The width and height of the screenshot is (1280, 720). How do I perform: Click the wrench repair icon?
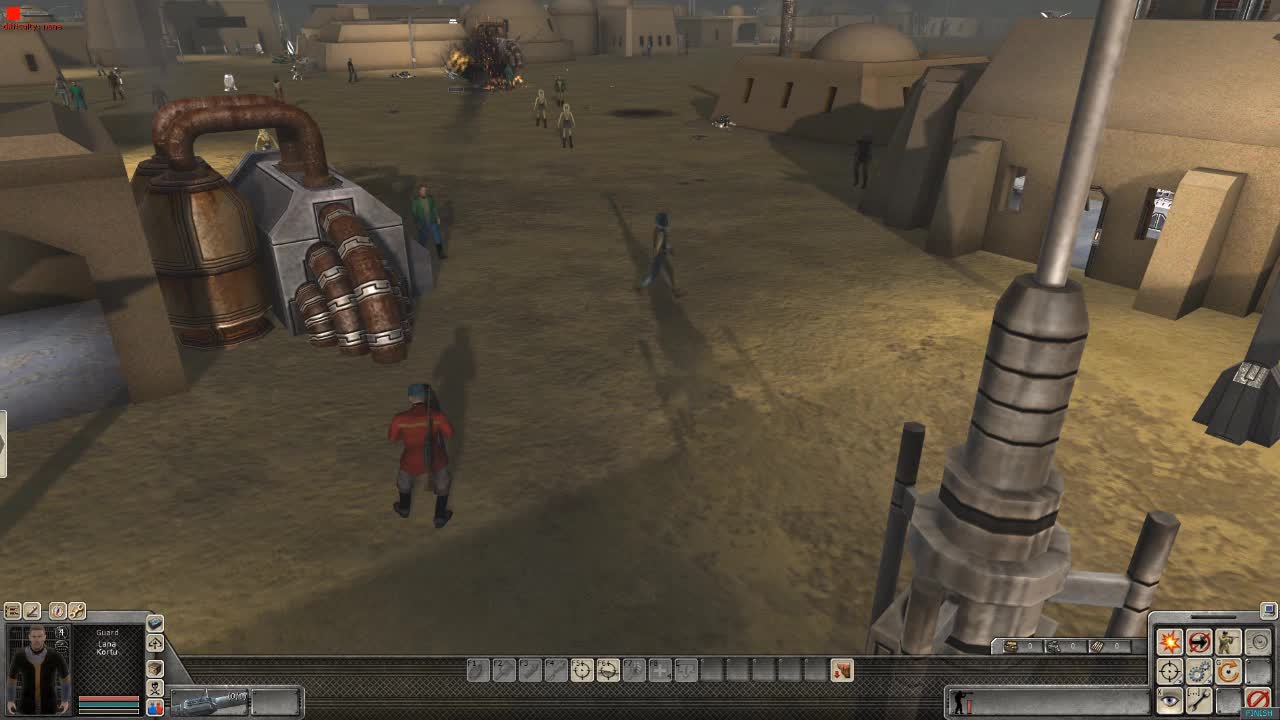[x=1199, y=698]
